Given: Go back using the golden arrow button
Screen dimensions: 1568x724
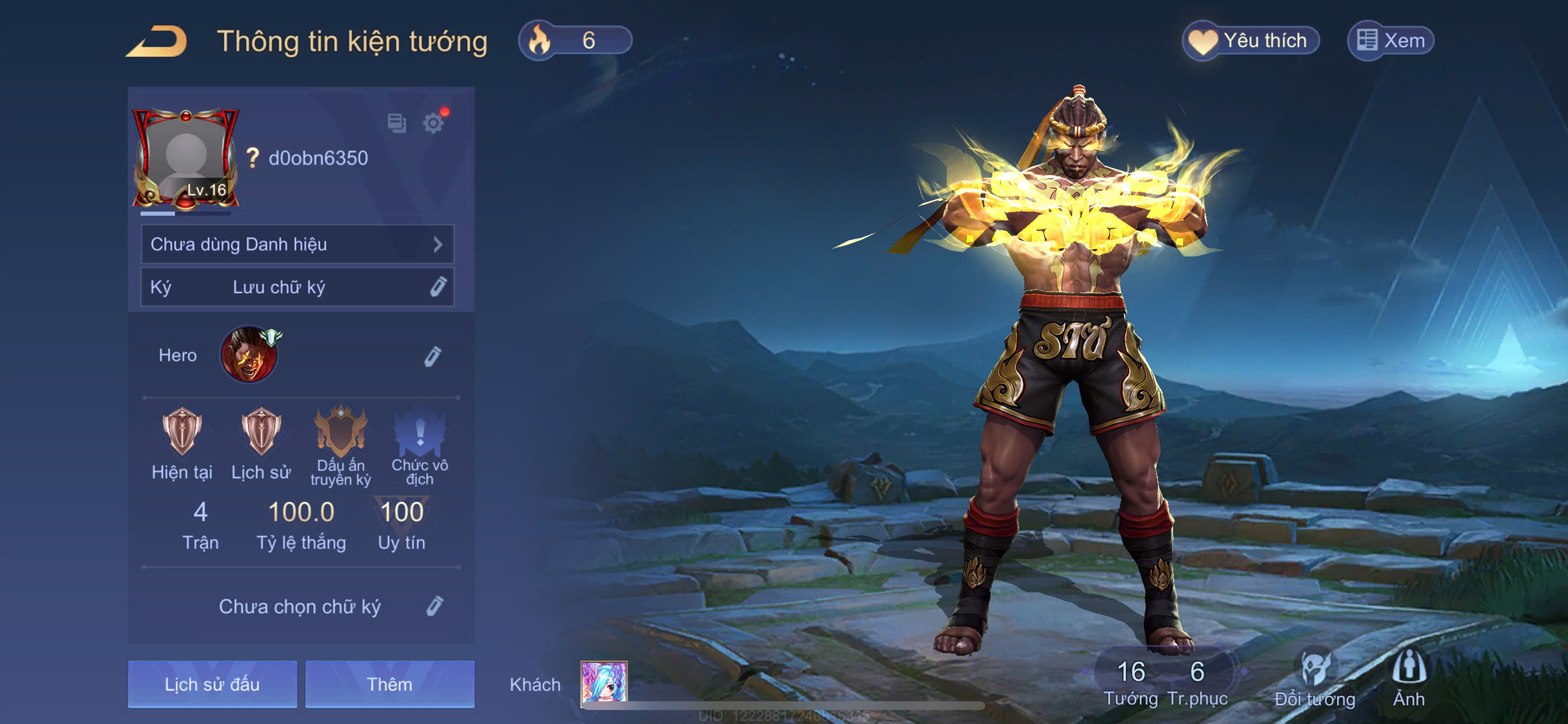Looking at the screenshot, I should [x=157, y=41].
